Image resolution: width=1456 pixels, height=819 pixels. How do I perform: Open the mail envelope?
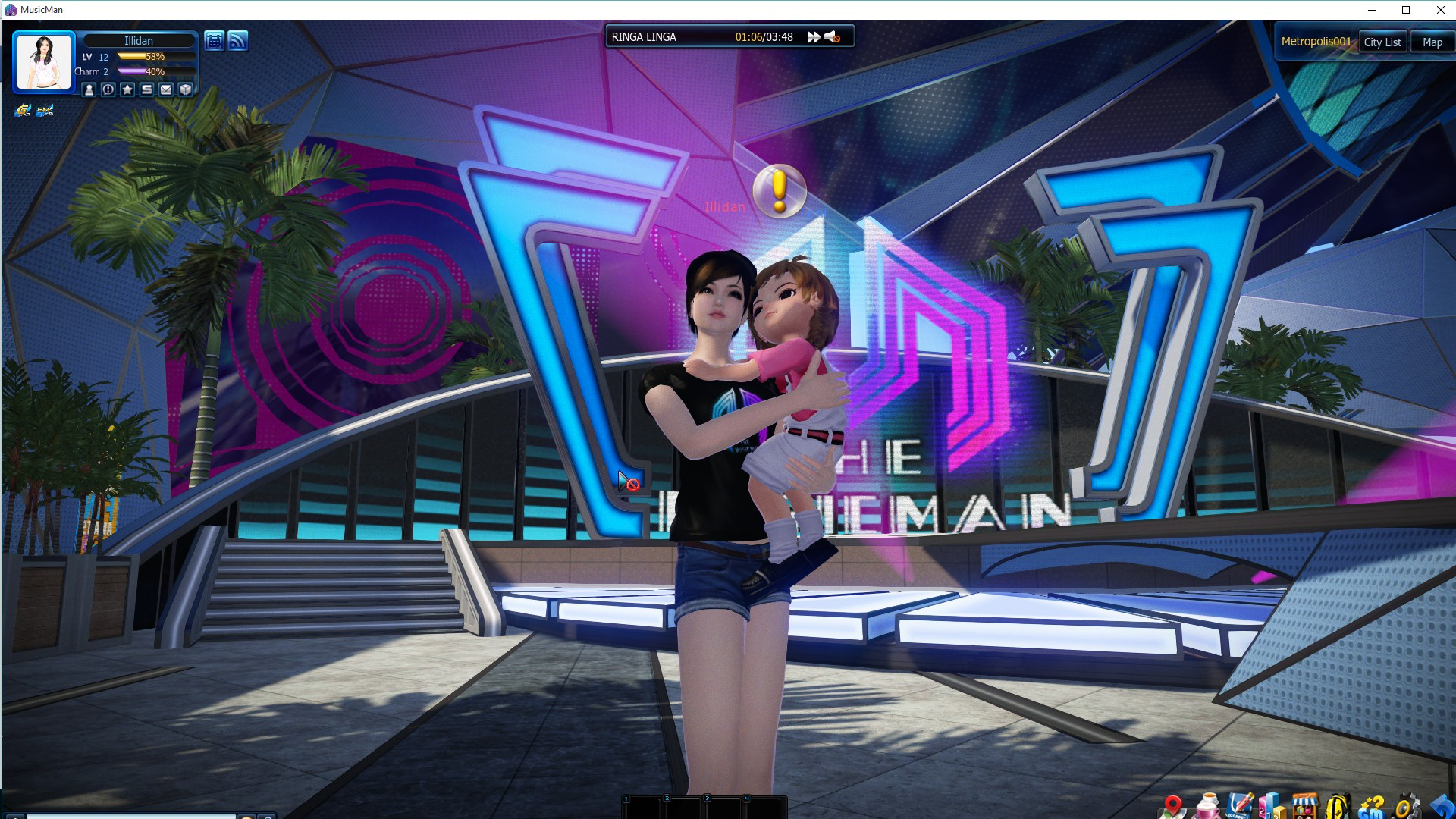coord(166,89)
